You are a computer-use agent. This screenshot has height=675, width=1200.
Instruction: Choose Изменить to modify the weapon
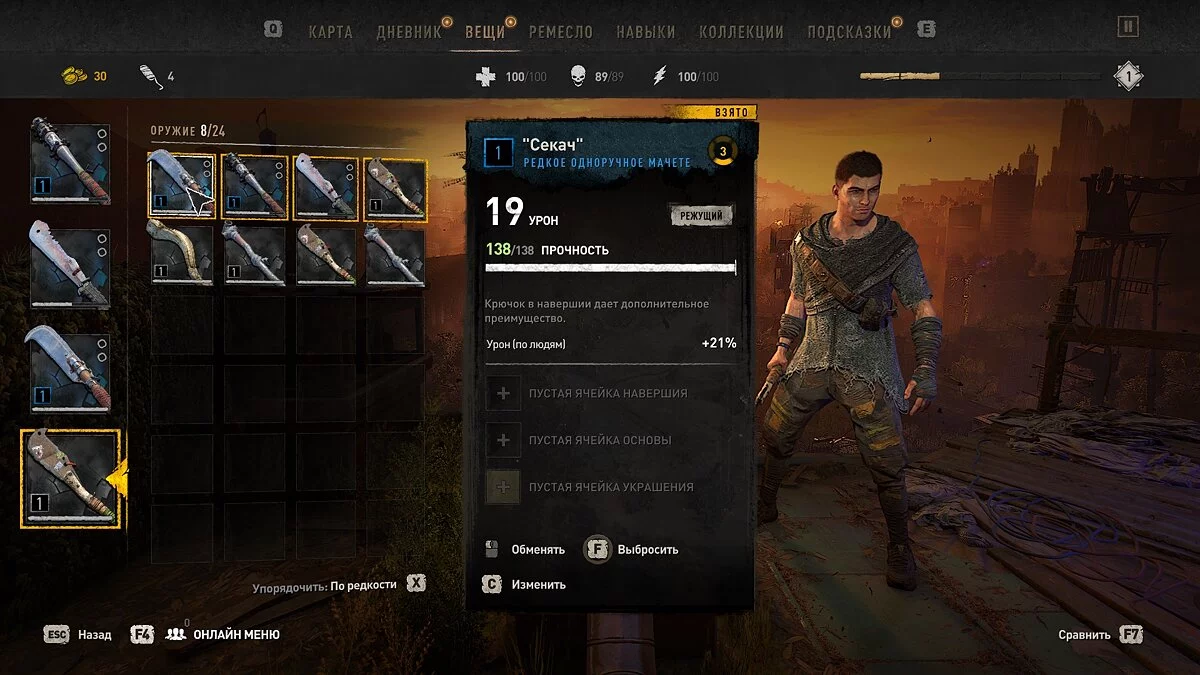point(538,584)
